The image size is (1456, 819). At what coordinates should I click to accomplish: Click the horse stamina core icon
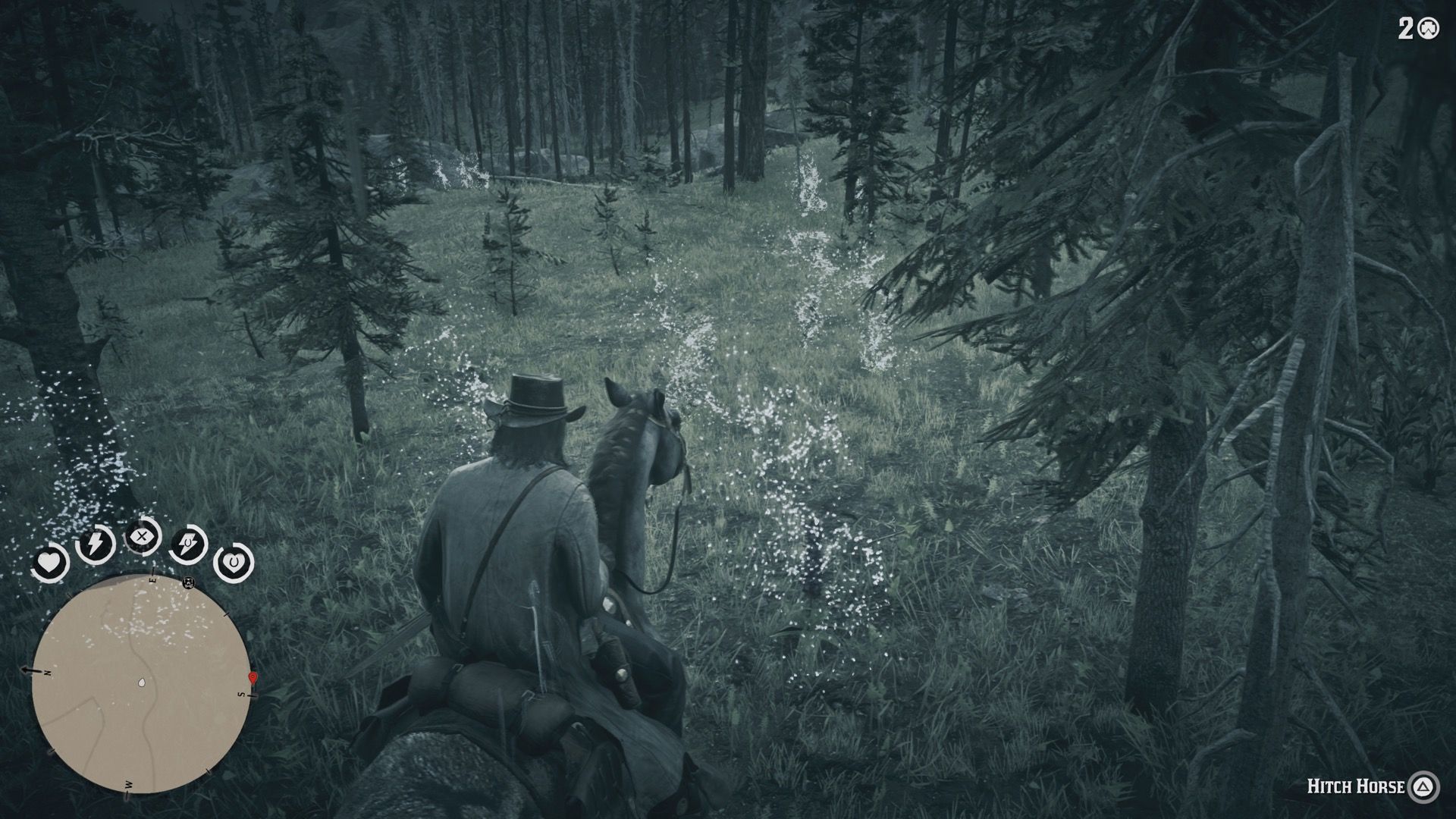(x=187, y=542)
